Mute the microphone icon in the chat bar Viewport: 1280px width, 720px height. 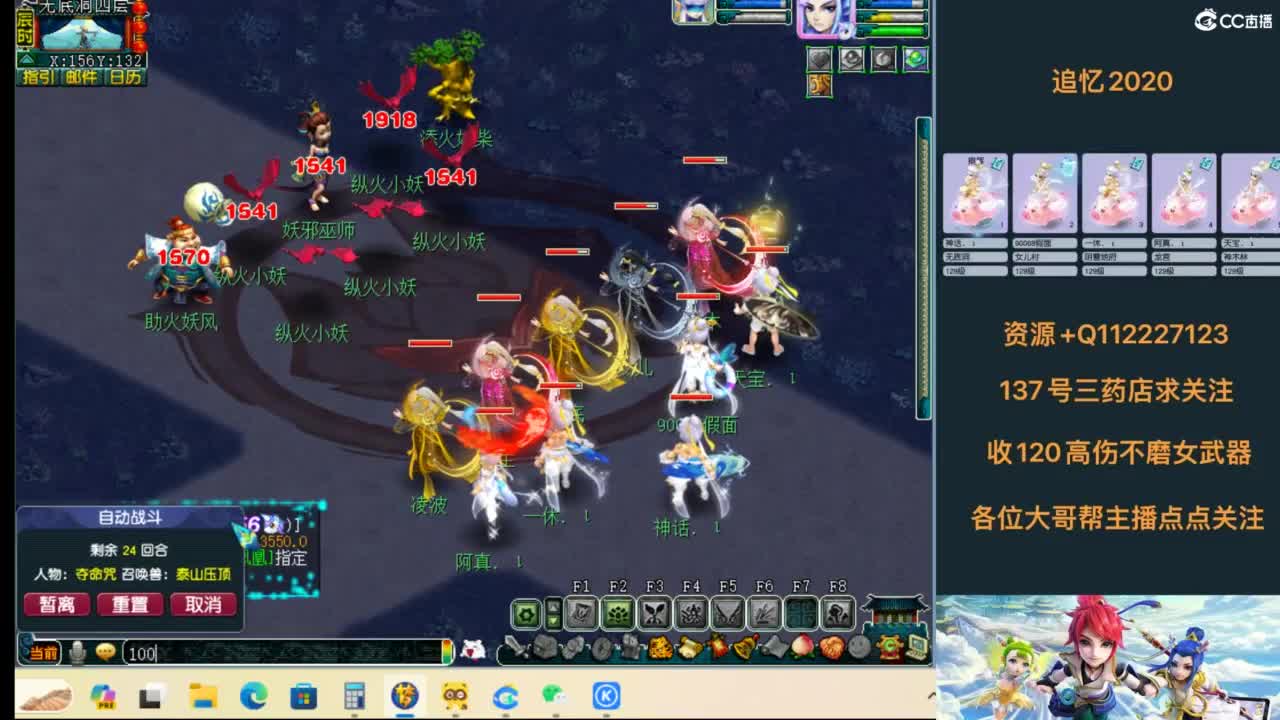(79, 653)
